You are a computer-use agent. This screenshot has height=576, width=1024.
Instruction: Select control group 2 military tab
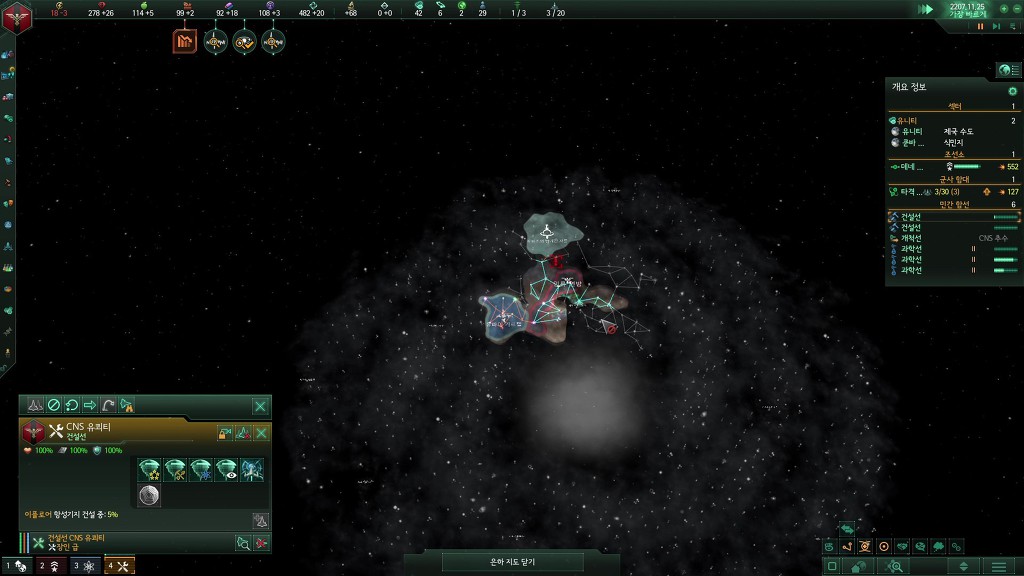[50, 566]
